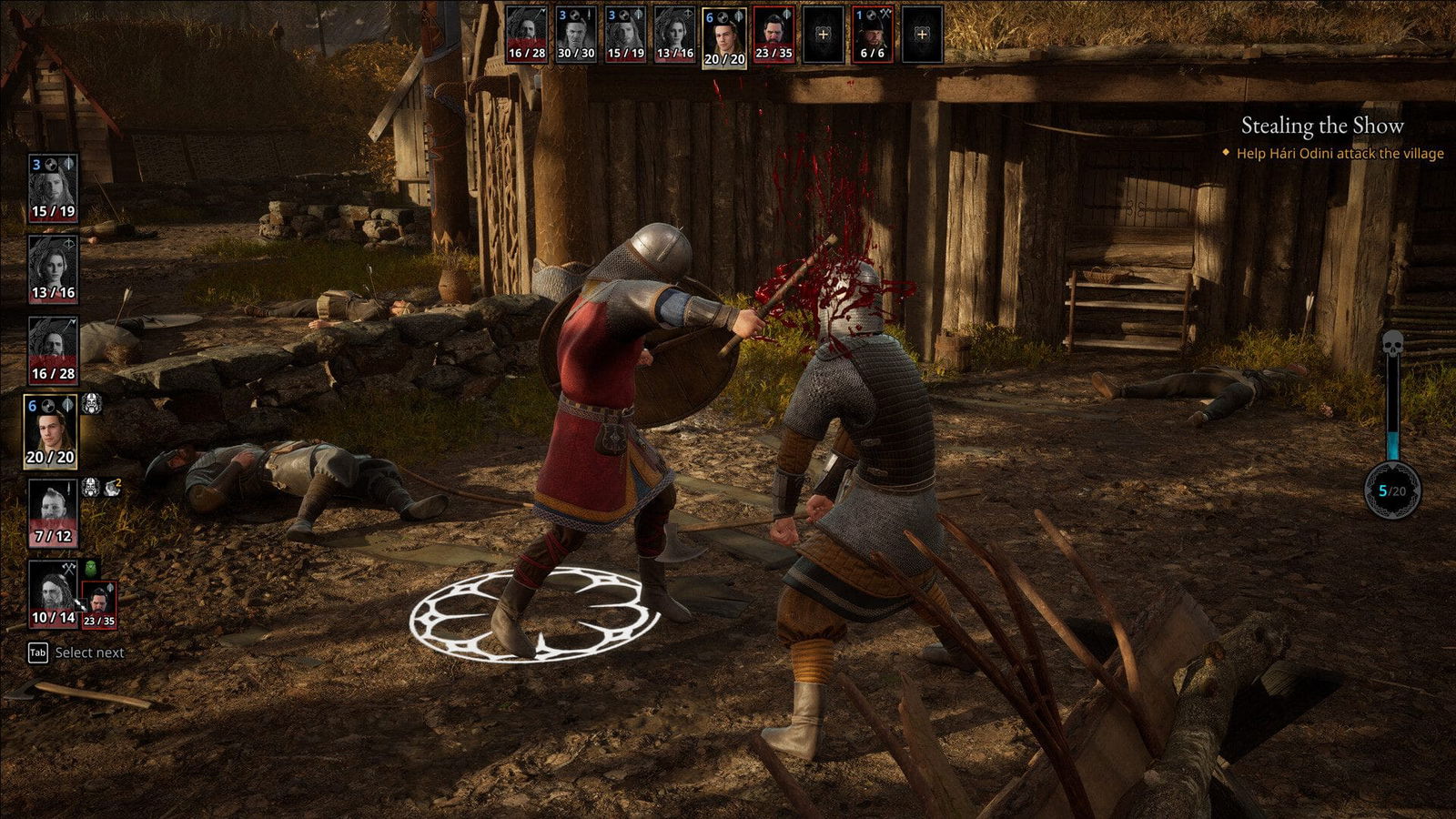This screenshot has width=1456, height=819.
Task: Target the 6 / 6 enemy portrait
Action: pyautogui.click(x=872, y=35)
